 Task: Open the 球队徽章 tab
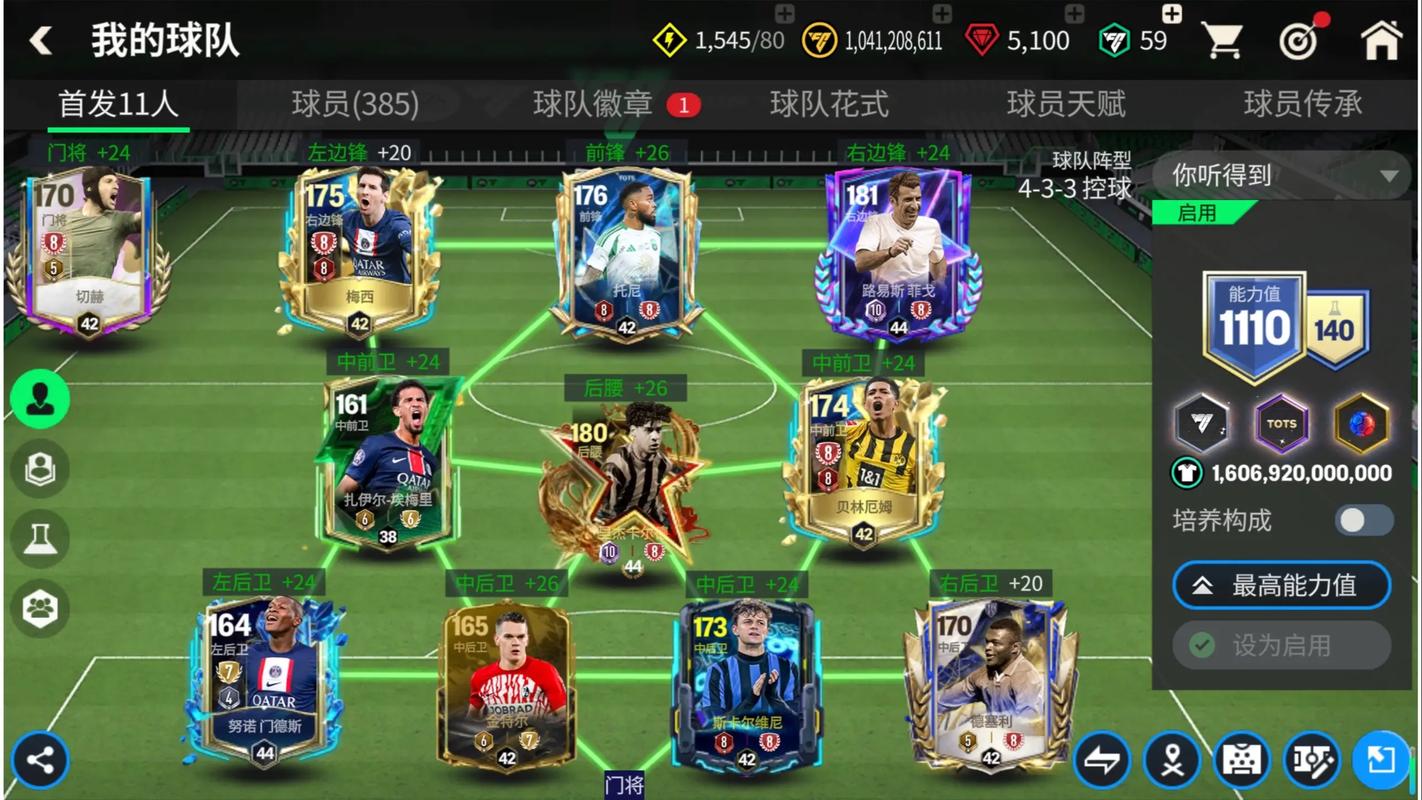(x=593, y=104)
